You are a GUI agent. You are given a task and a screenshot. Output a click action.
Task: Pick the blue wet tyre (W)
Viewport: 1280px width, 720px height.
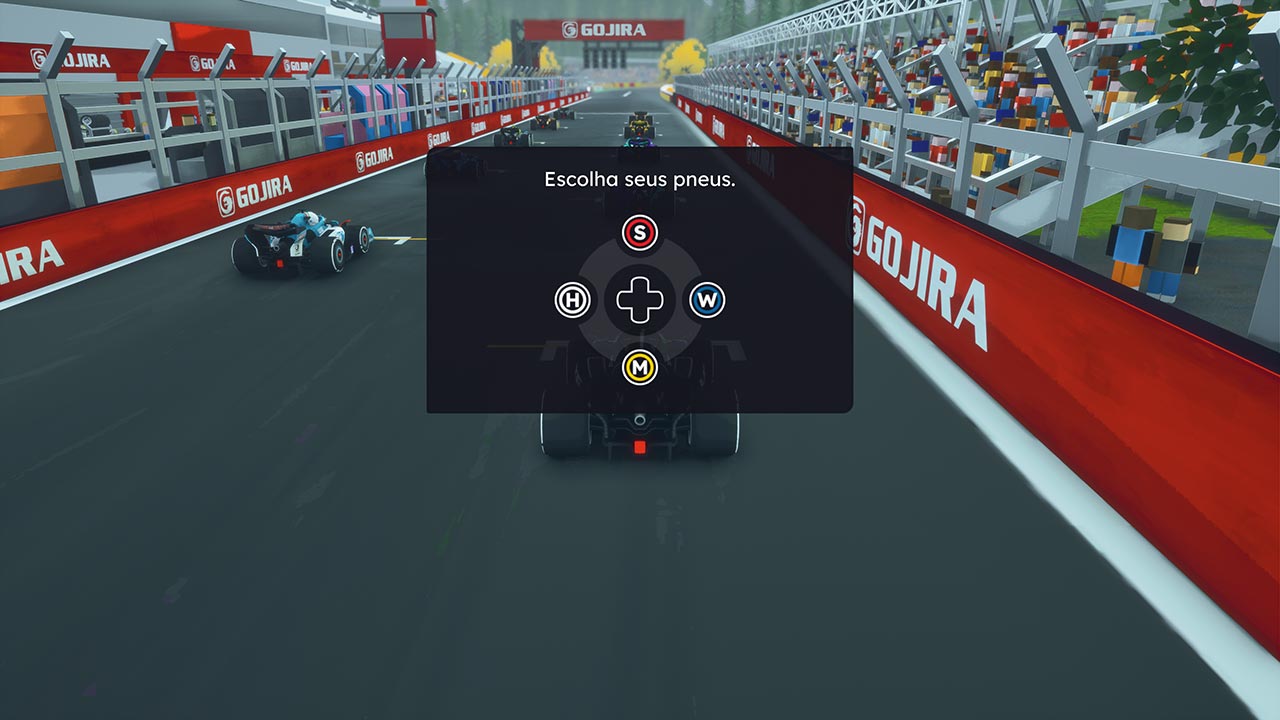click(707, 300)
